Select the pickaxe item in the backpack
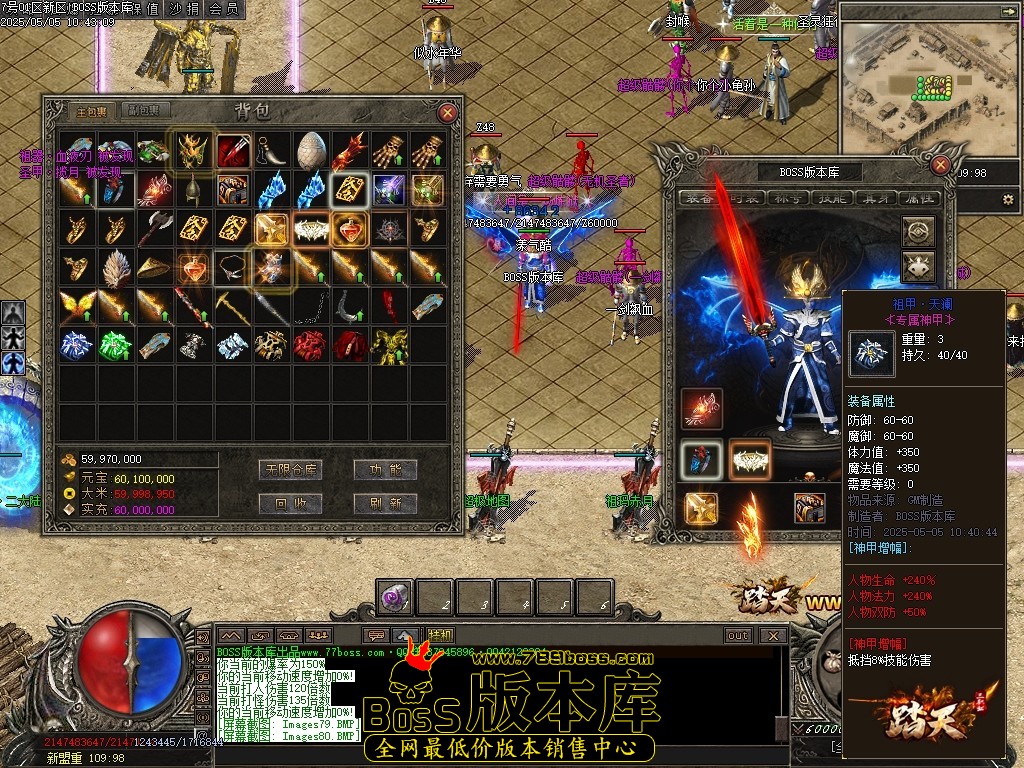 coord(233,305)
